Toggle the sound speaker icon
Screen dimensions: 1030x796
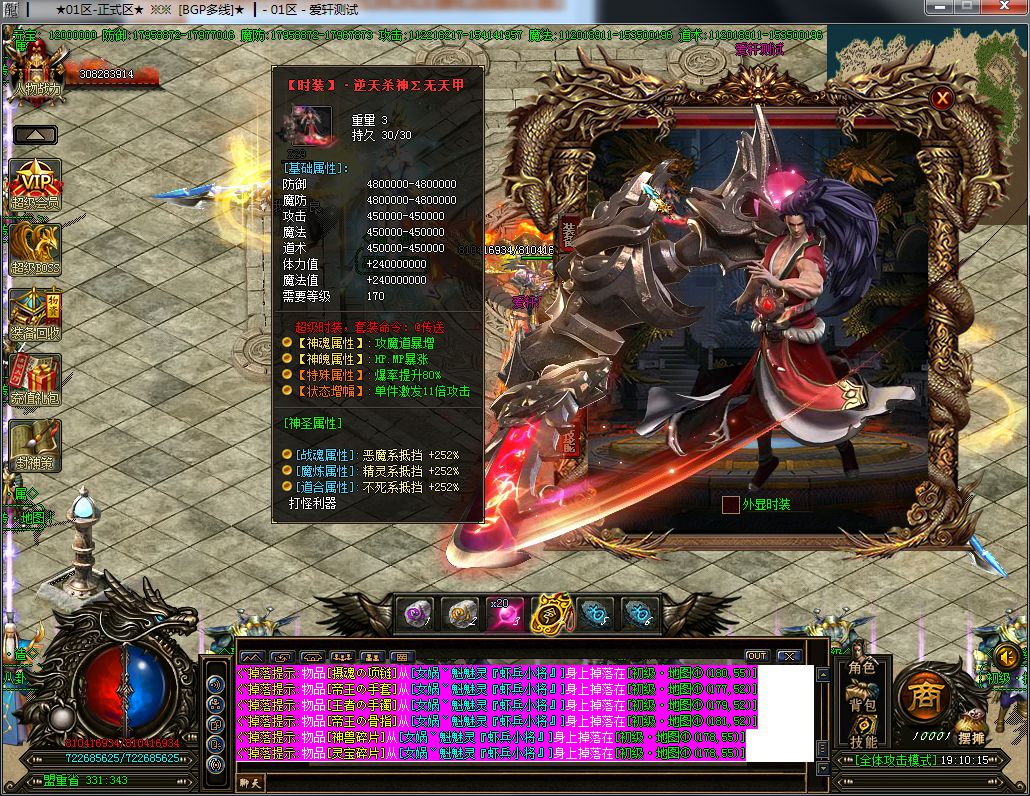click(x=1007, y=657)
